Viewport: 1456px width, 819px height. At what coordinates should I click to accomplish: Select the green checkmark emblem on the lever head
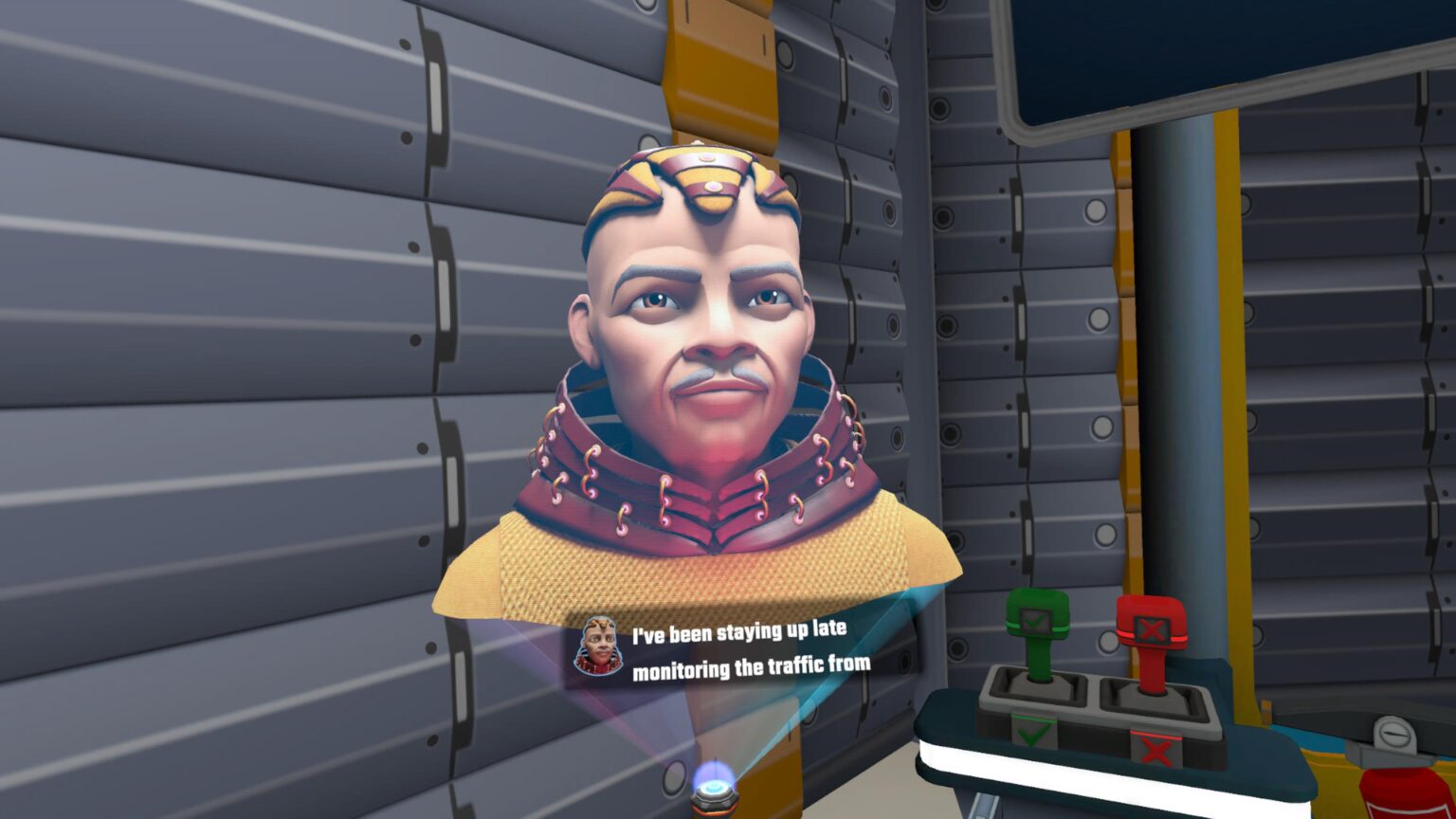[1035, 621]
